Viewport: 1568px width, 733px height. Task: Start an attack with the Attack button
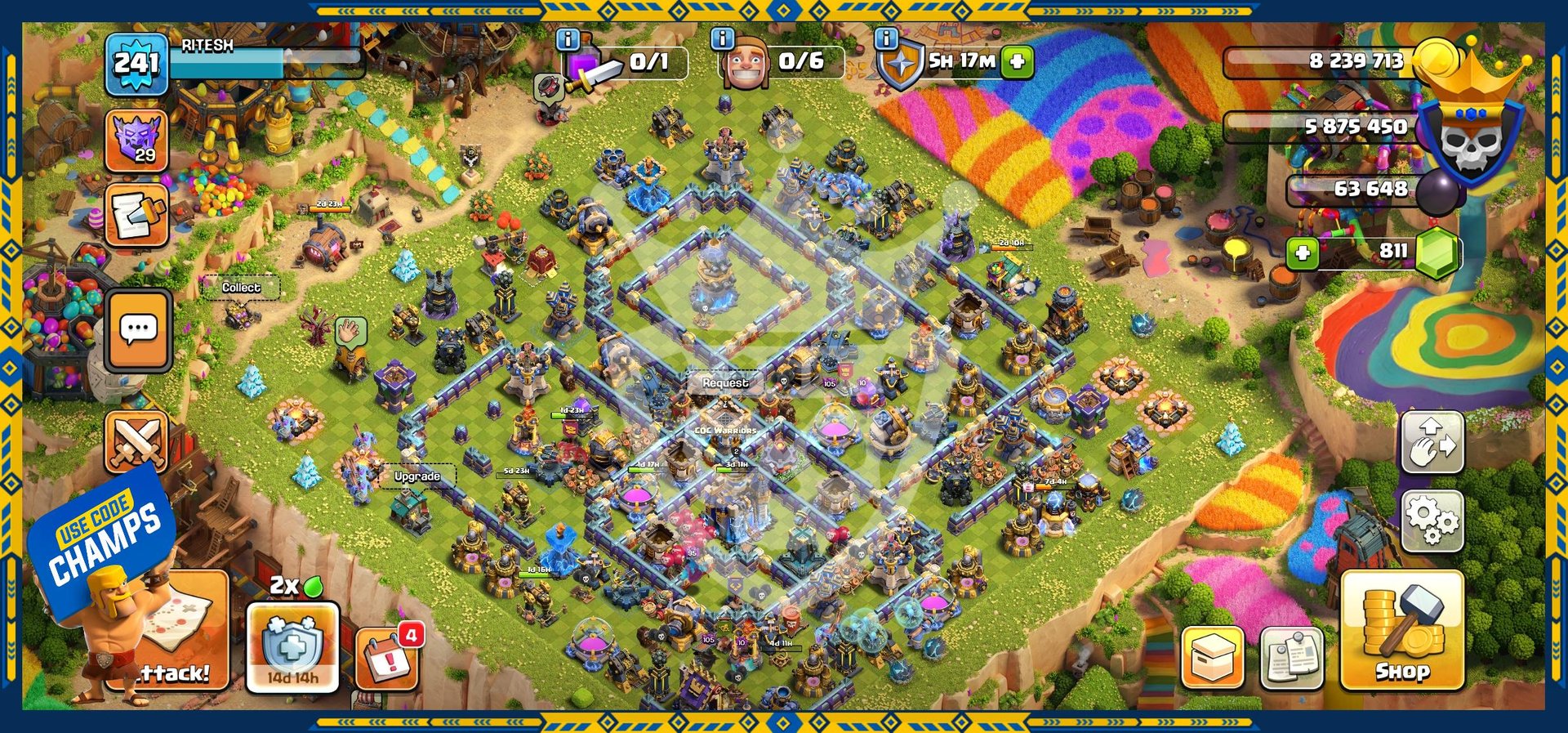click(176, 633)
